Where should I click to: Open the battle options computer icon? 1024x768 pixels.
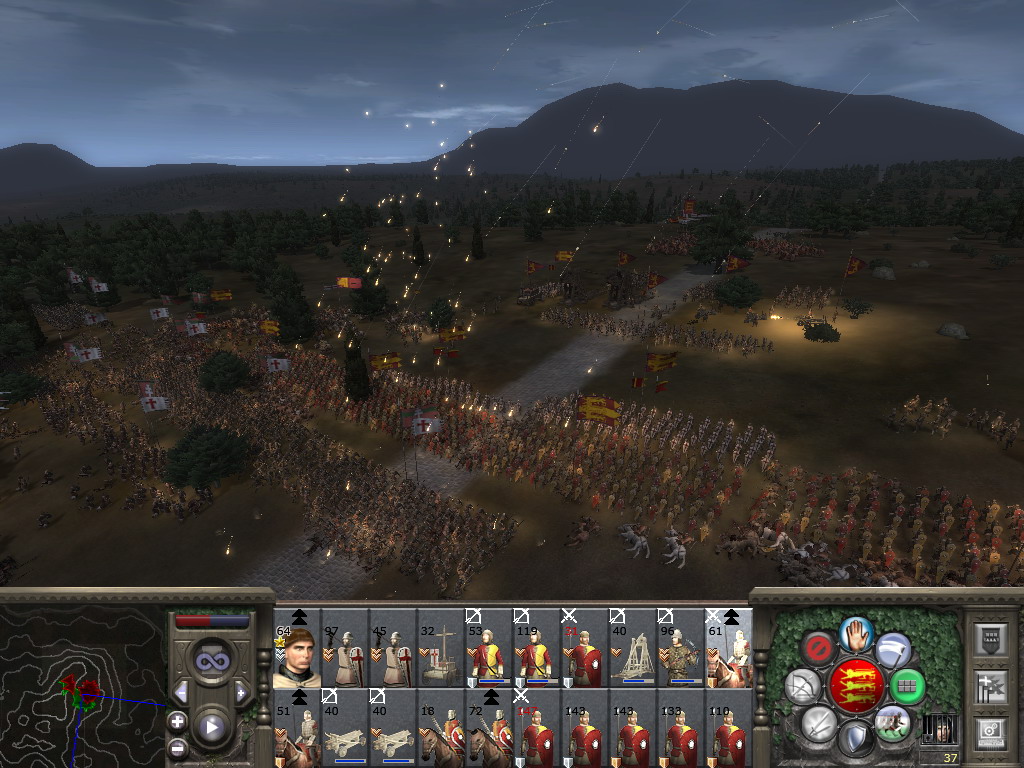point(991,734)
